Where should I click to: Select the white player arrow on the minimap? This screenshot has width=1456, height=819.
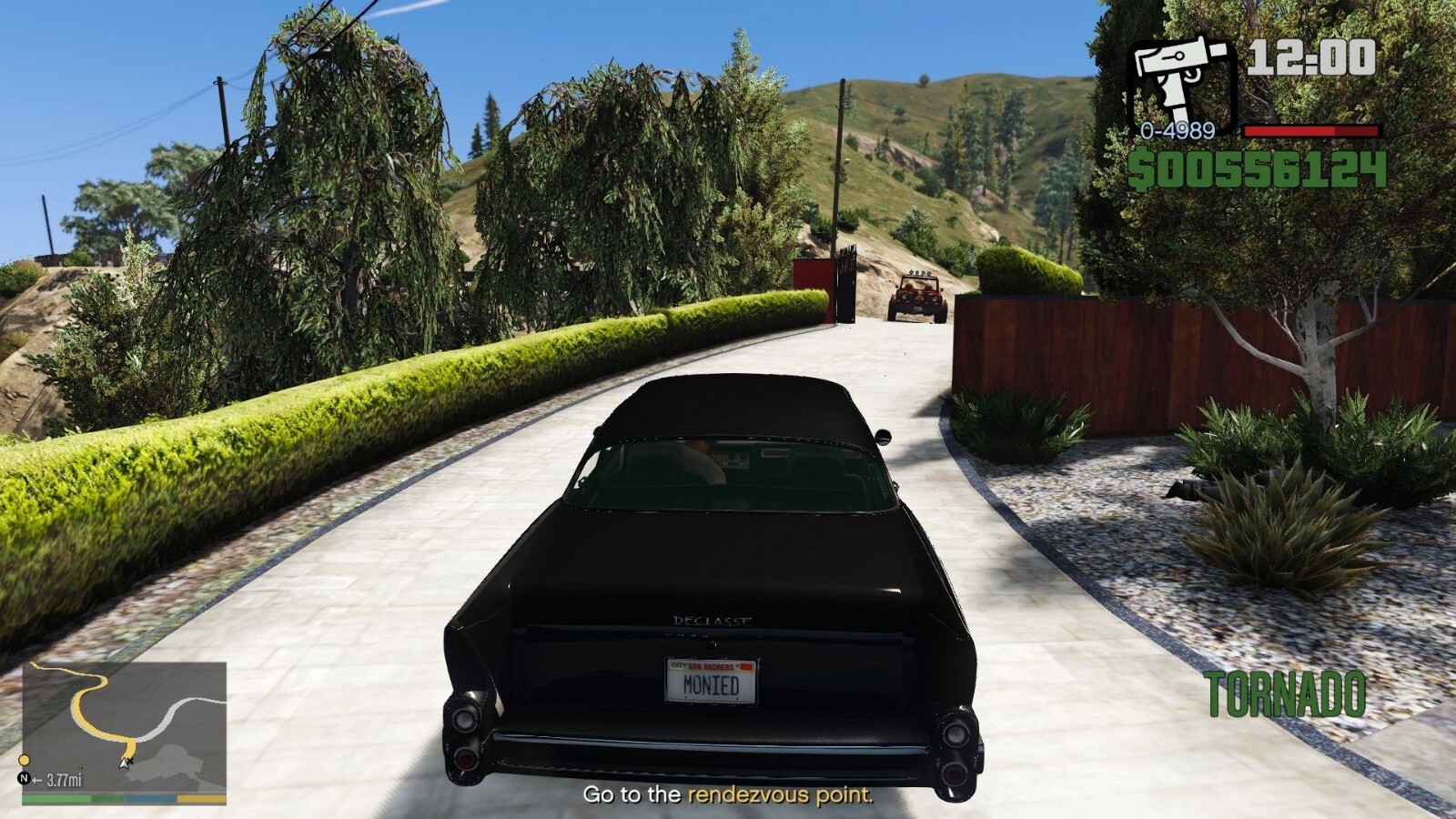124,763
